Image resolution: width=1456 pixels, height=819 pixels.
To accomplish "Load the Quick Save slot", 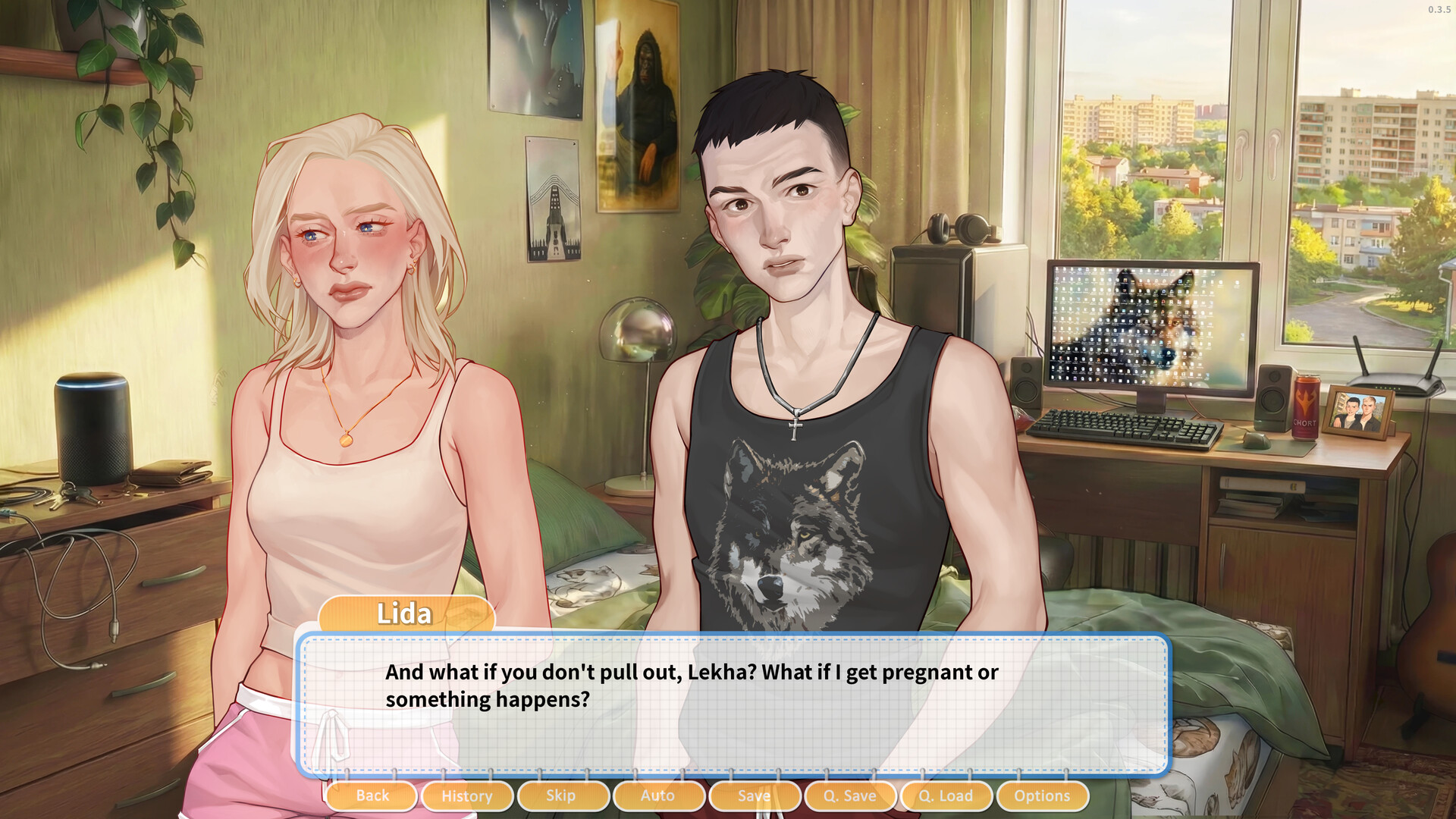I will [946, 796].
